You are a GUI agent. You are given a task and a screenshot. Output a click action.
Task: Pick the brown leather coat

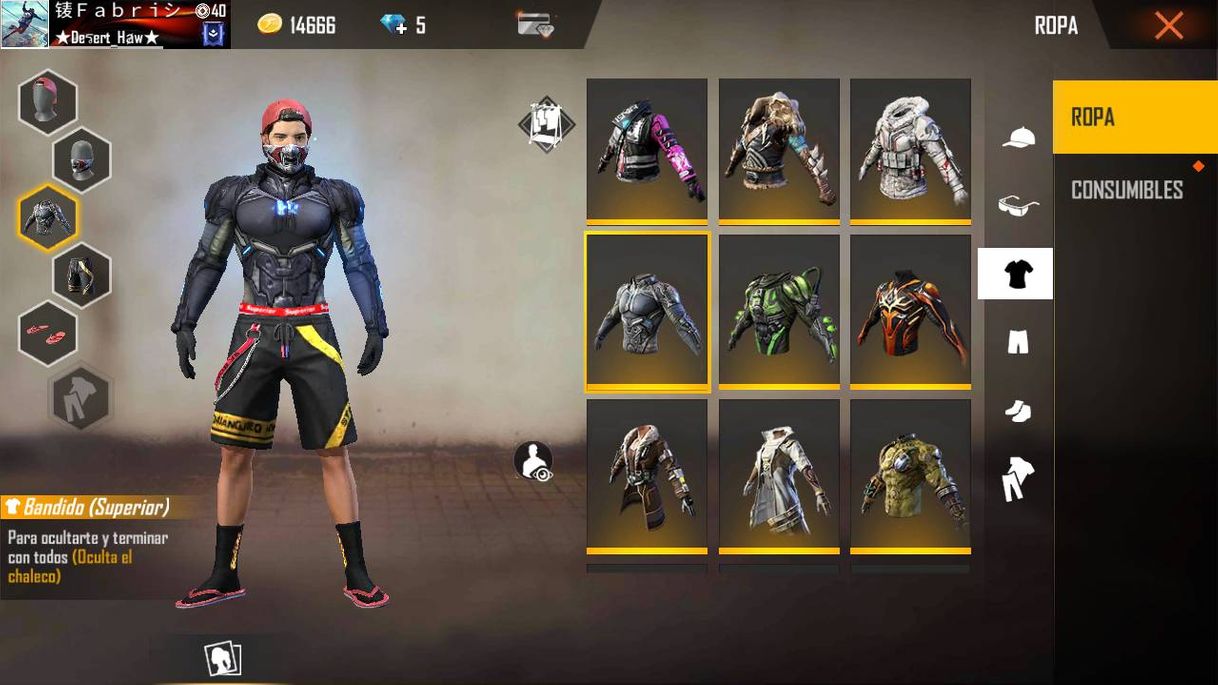pyautogui.click(x=647, y=475)
